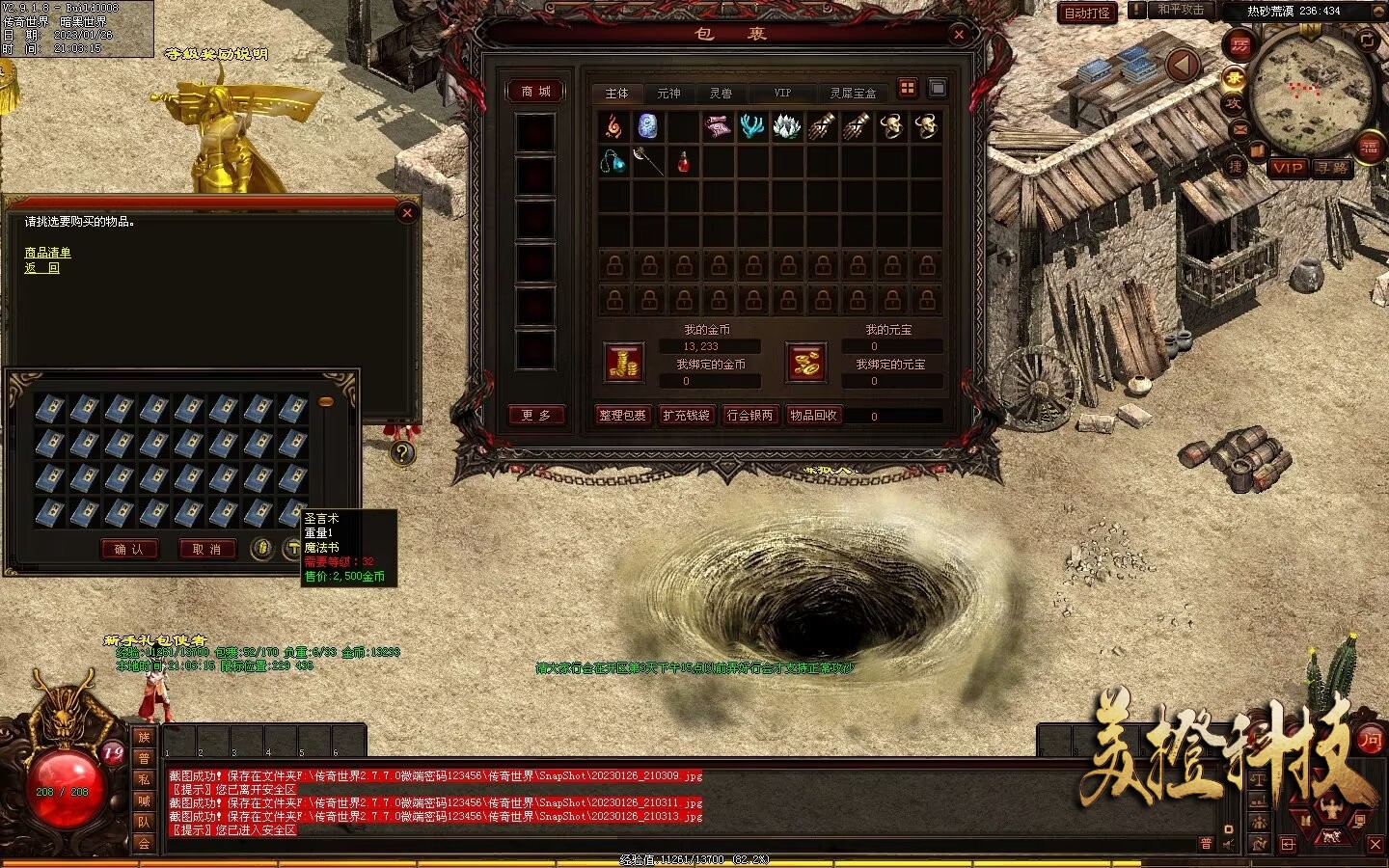This screenshot has height=868, width=1389.
Task: Switch to the 元神 bag tab
Action: point(668,94)
